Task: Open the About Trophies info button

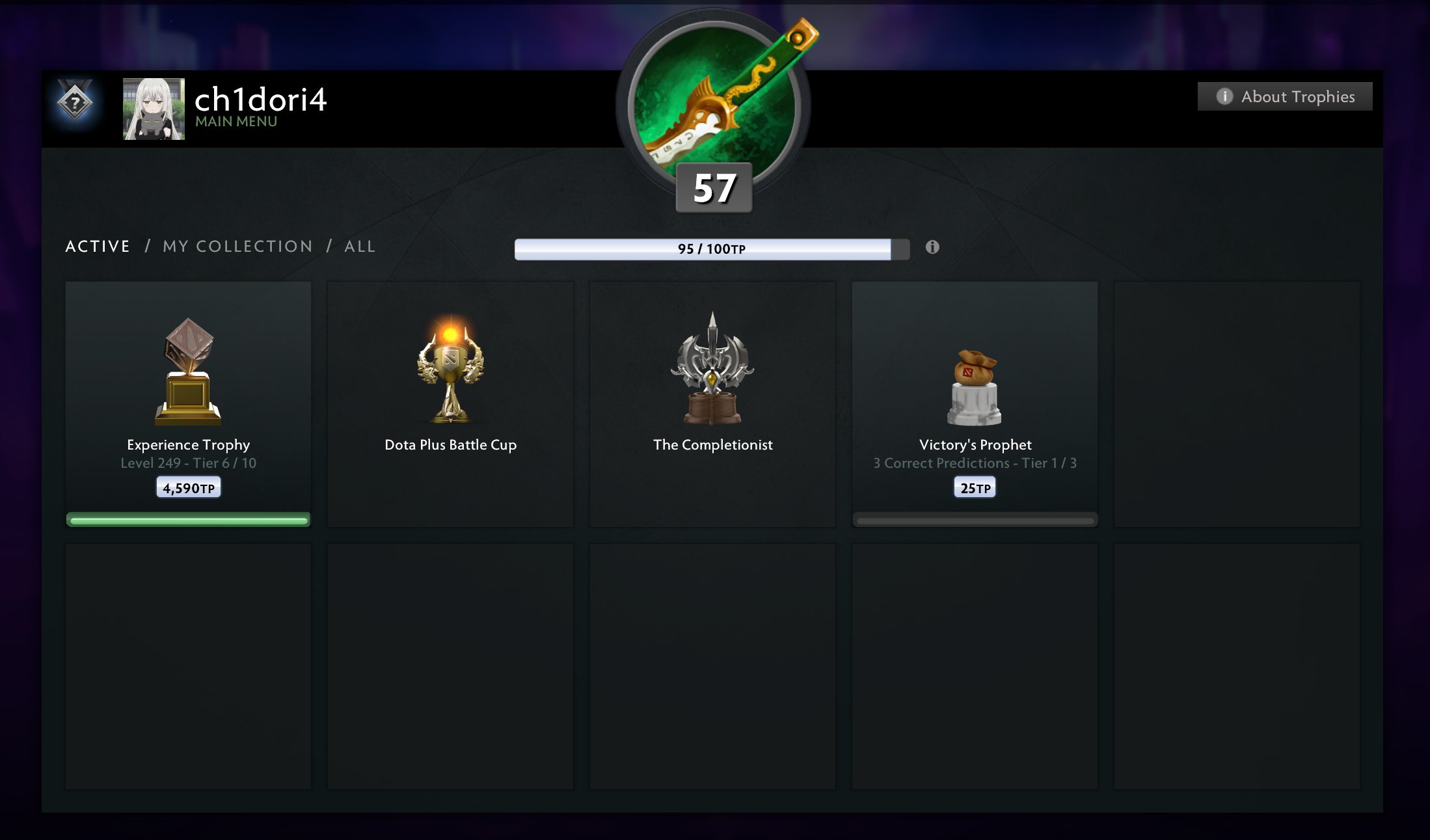Action: [x=1285, y=96]
